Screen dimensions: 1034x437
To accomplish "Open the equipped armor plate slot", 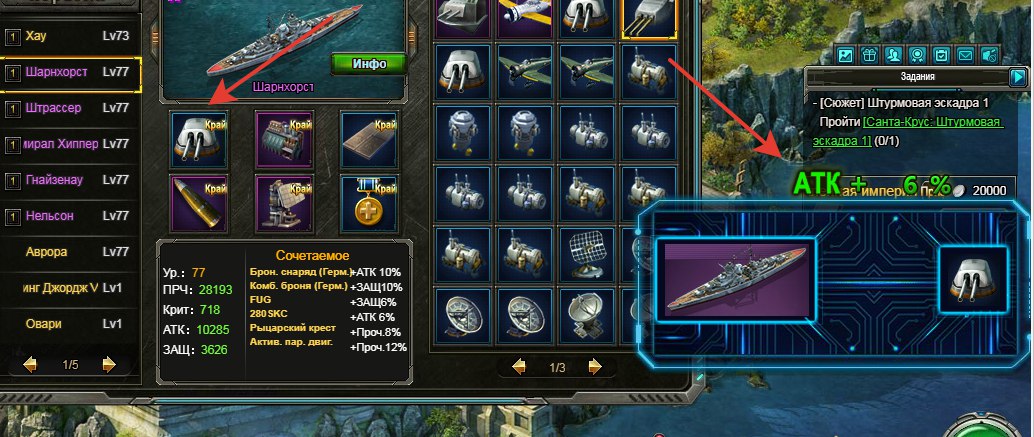I will click(x=369, y=137).
